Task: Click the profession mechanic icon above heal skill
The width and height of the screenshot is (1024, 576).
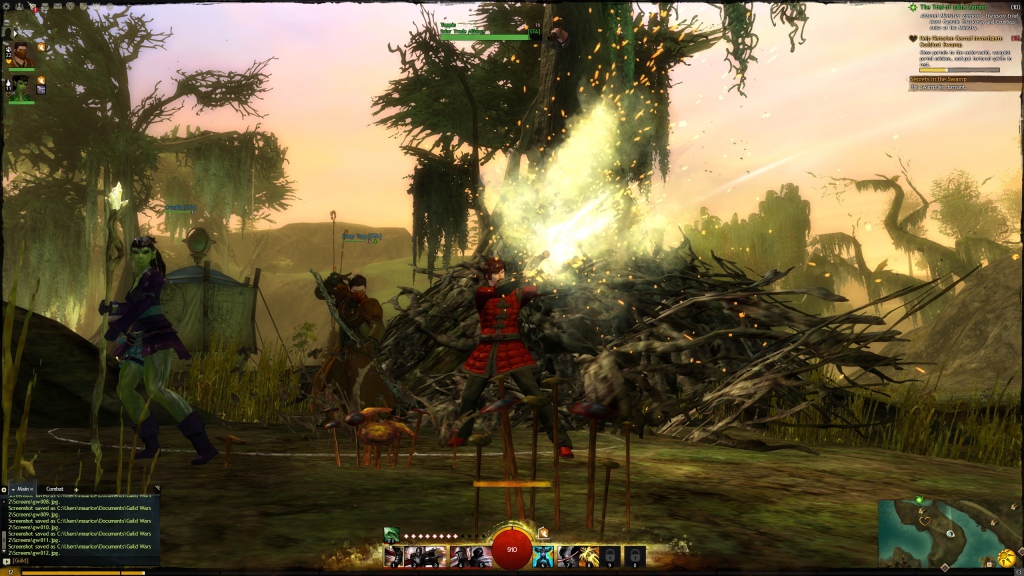Action: pyautogui.click(x=544, y=533)
